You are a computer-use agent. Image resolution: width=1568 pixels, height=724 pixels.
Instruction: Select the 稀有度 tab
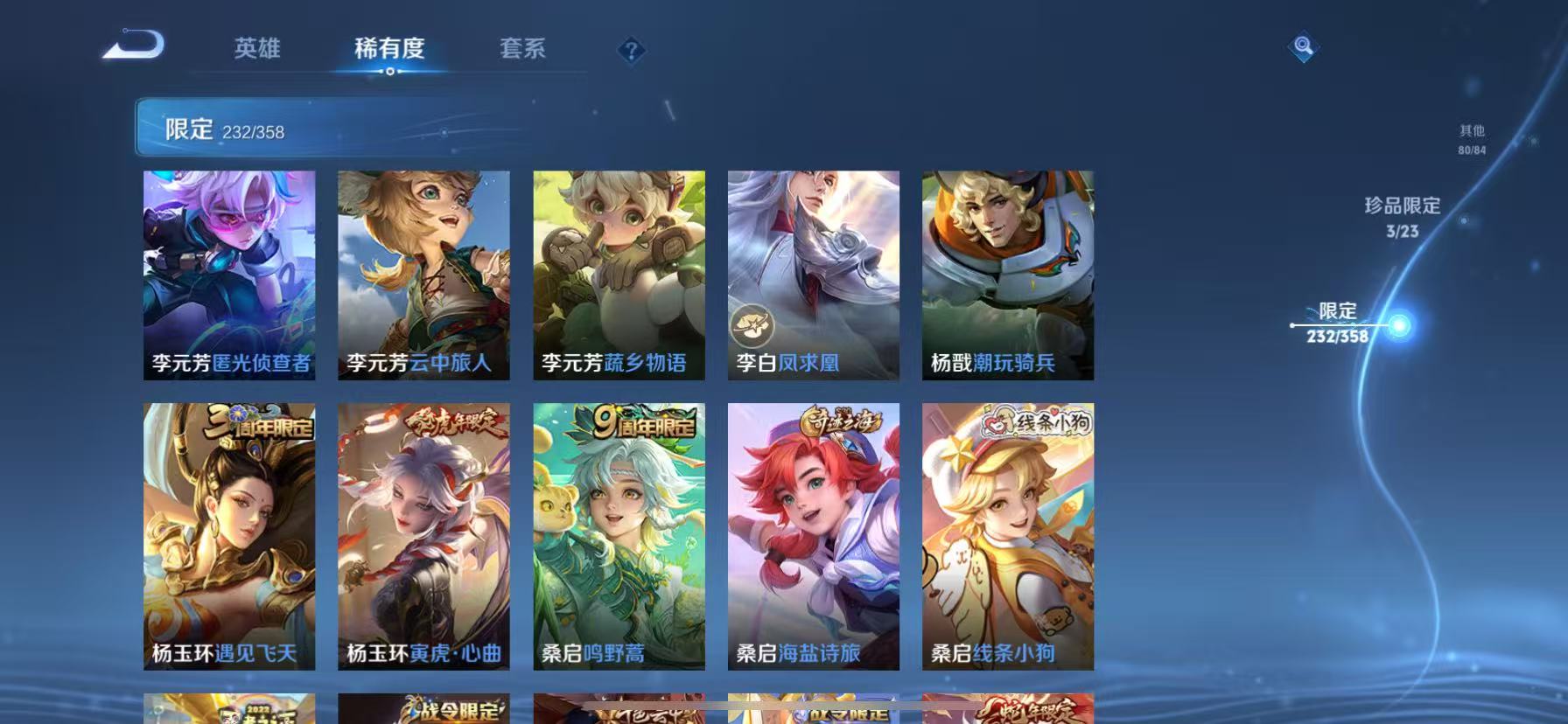(x=389, y=50)
